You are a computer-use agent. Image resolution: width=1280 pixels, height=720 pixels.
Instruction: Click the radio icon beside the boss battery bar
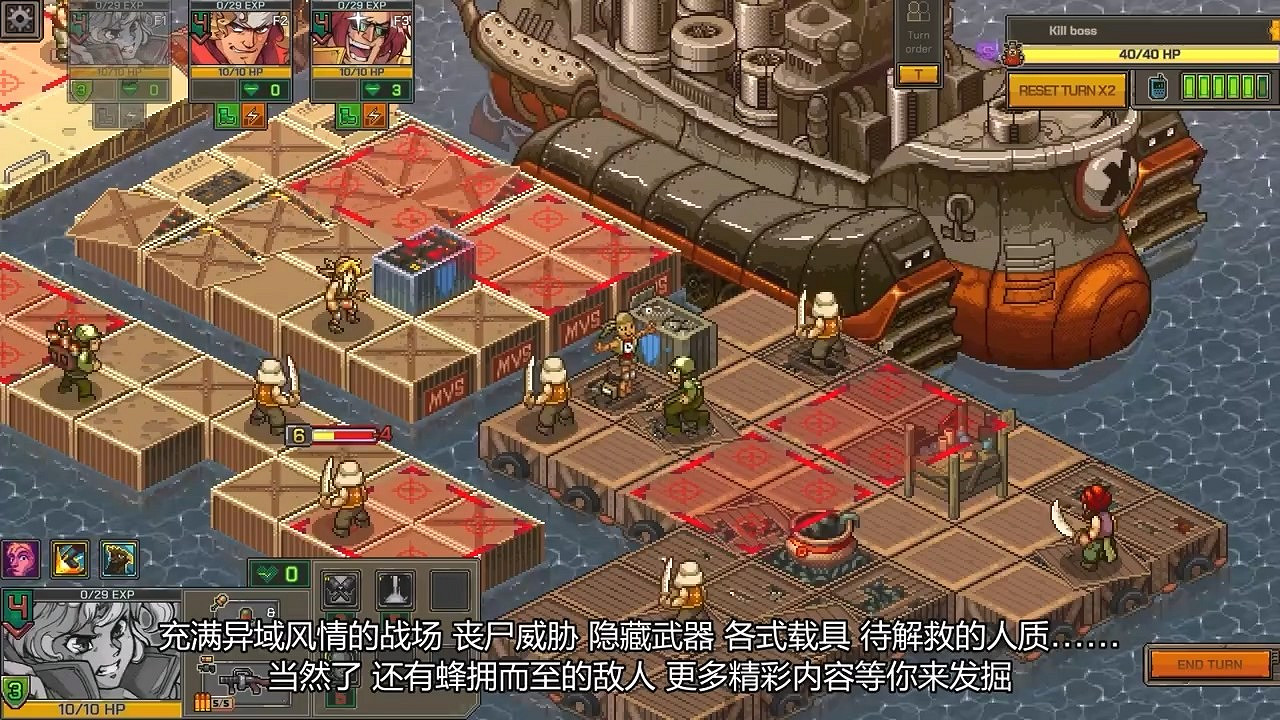click(1157, 88)
